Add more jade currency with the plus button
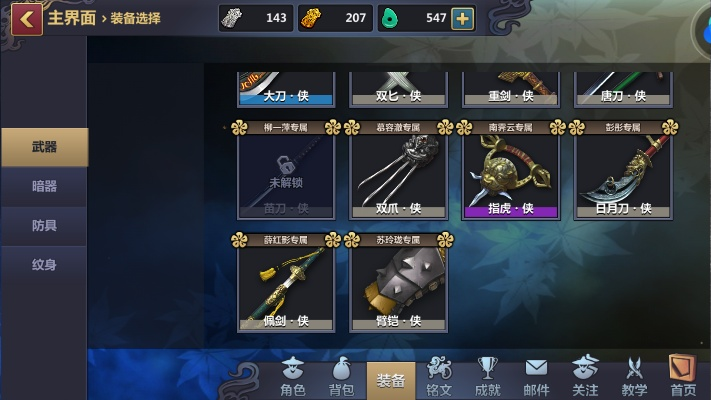This screenshot has width=711, height=400. (462, 19)
